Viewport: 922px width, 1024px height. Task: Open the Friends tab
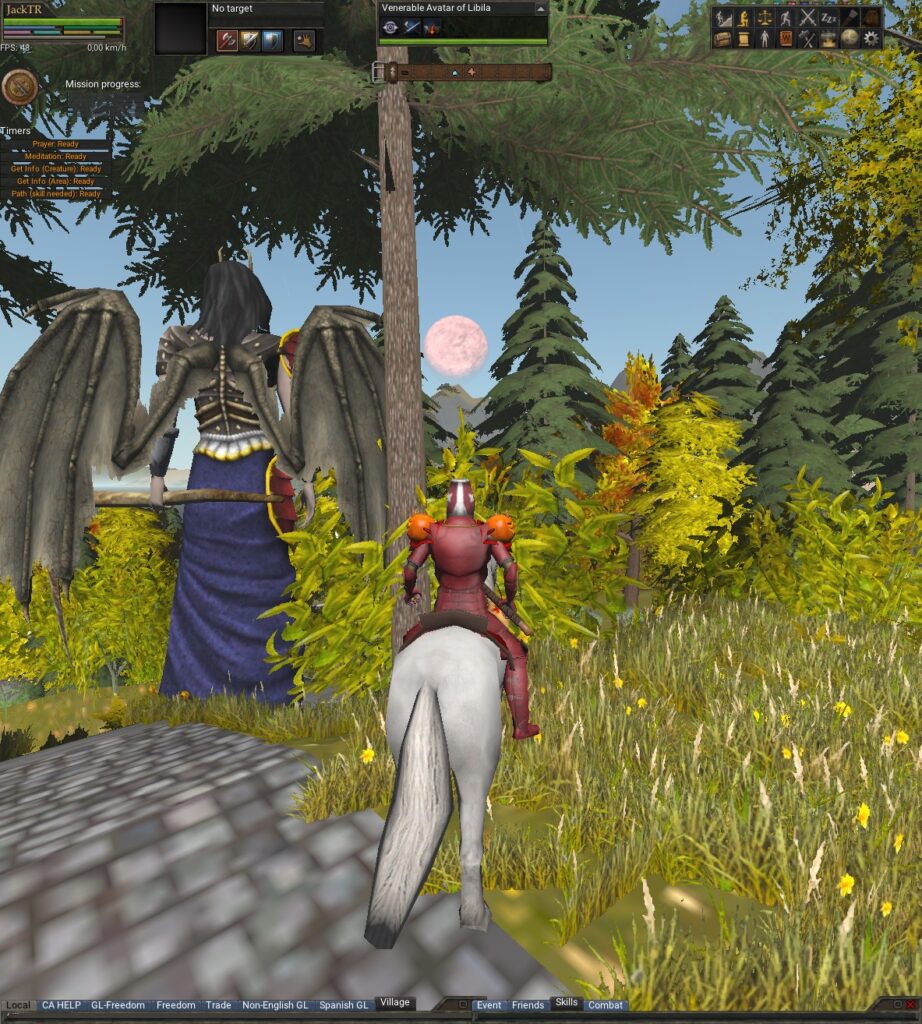tap(528, 1005)
